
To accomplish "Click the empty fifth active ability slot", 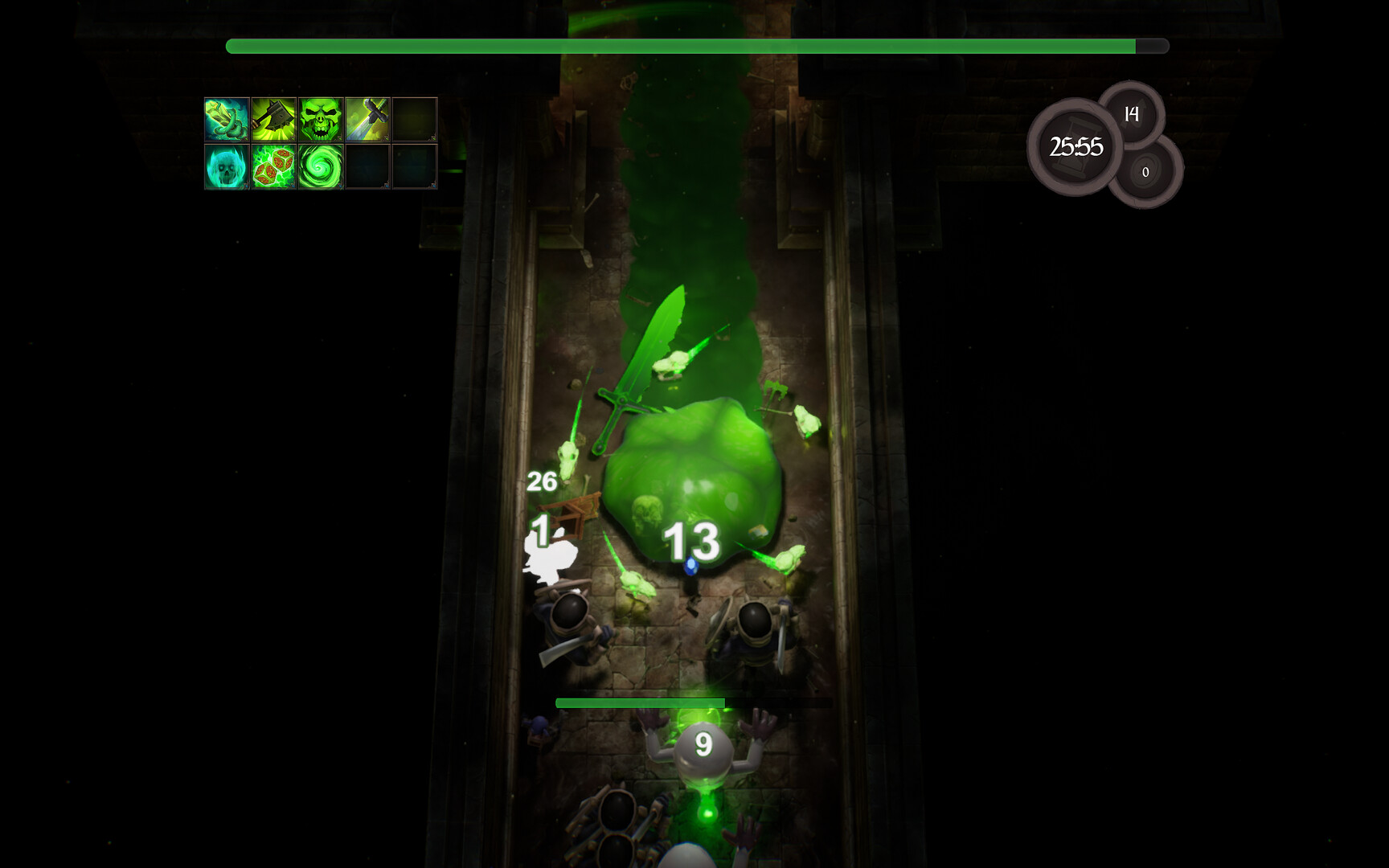I will [x=412, y=121].
